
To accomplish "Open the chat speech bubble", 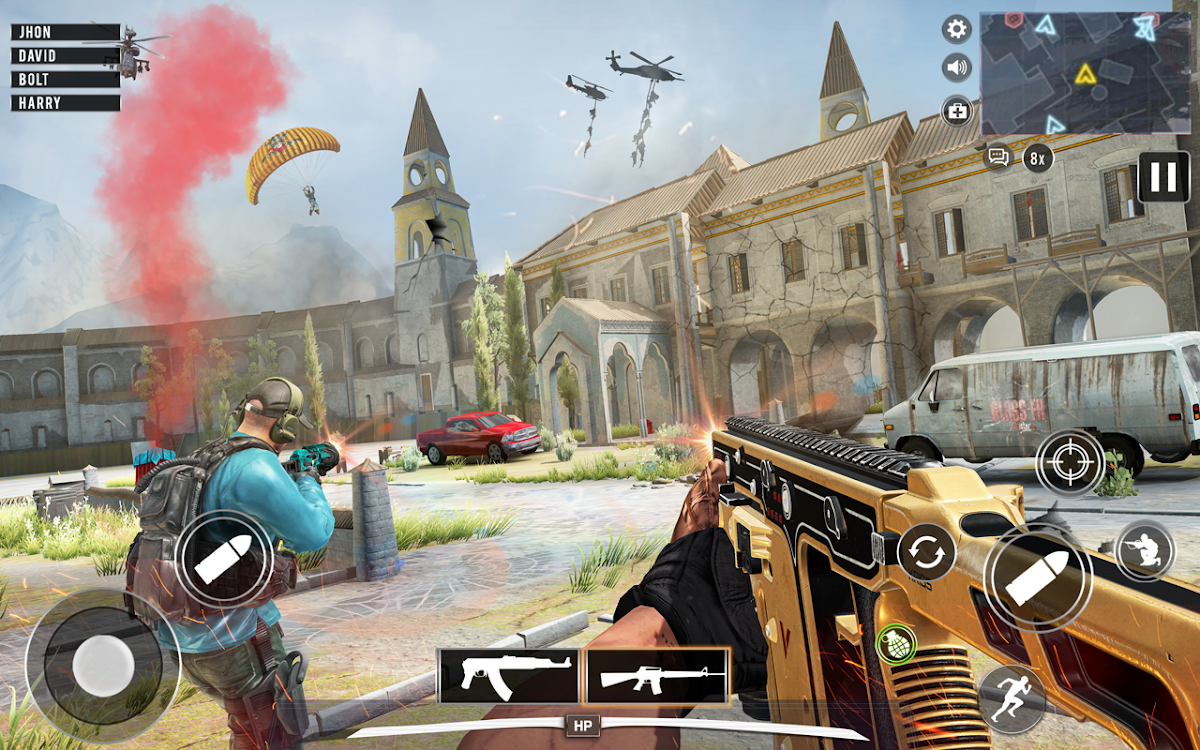I will tap(997, 157).
